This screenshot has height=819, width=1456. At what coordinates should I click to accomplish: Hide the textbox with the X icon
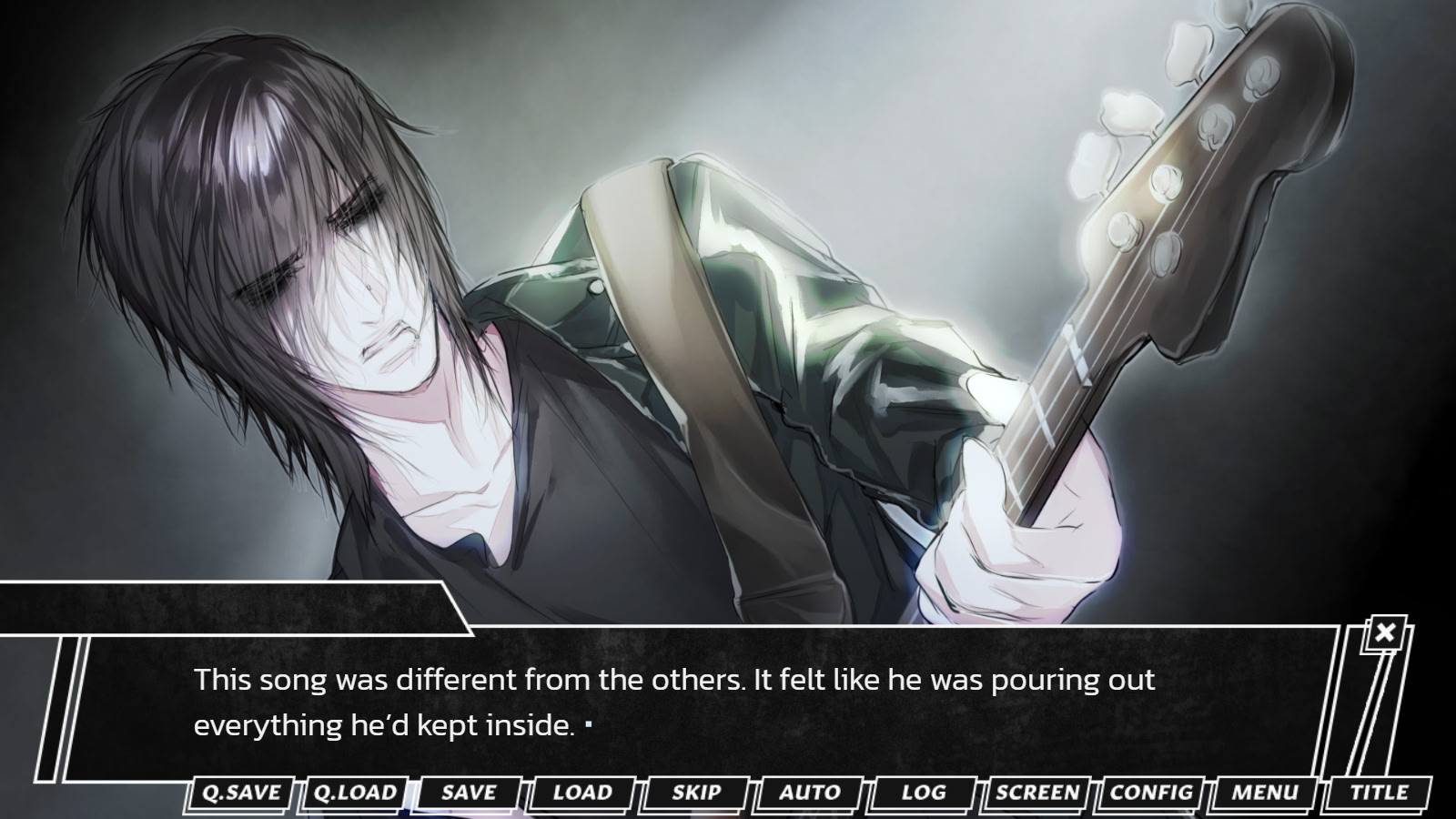(x=1384, y=632)
